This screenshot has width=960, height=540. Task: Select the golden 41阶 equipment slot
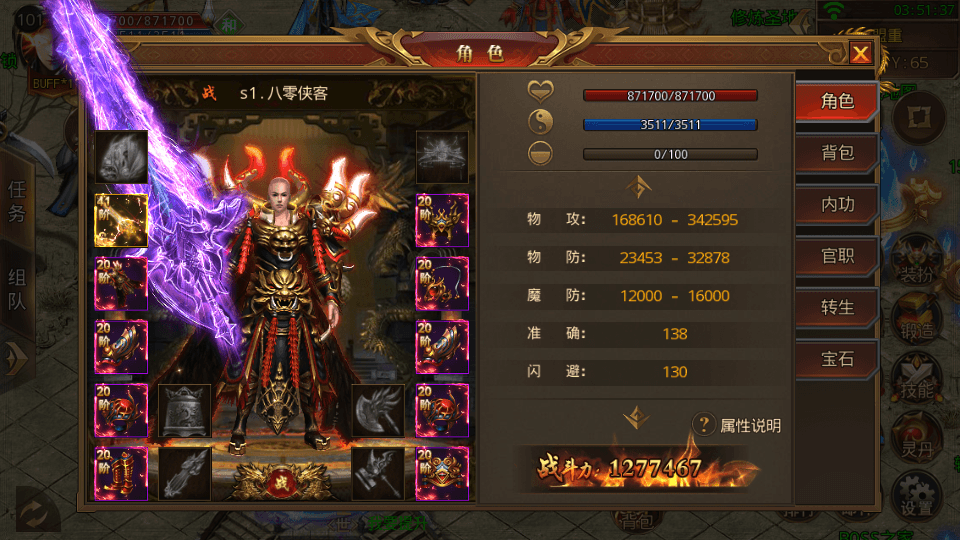point(121,220)
